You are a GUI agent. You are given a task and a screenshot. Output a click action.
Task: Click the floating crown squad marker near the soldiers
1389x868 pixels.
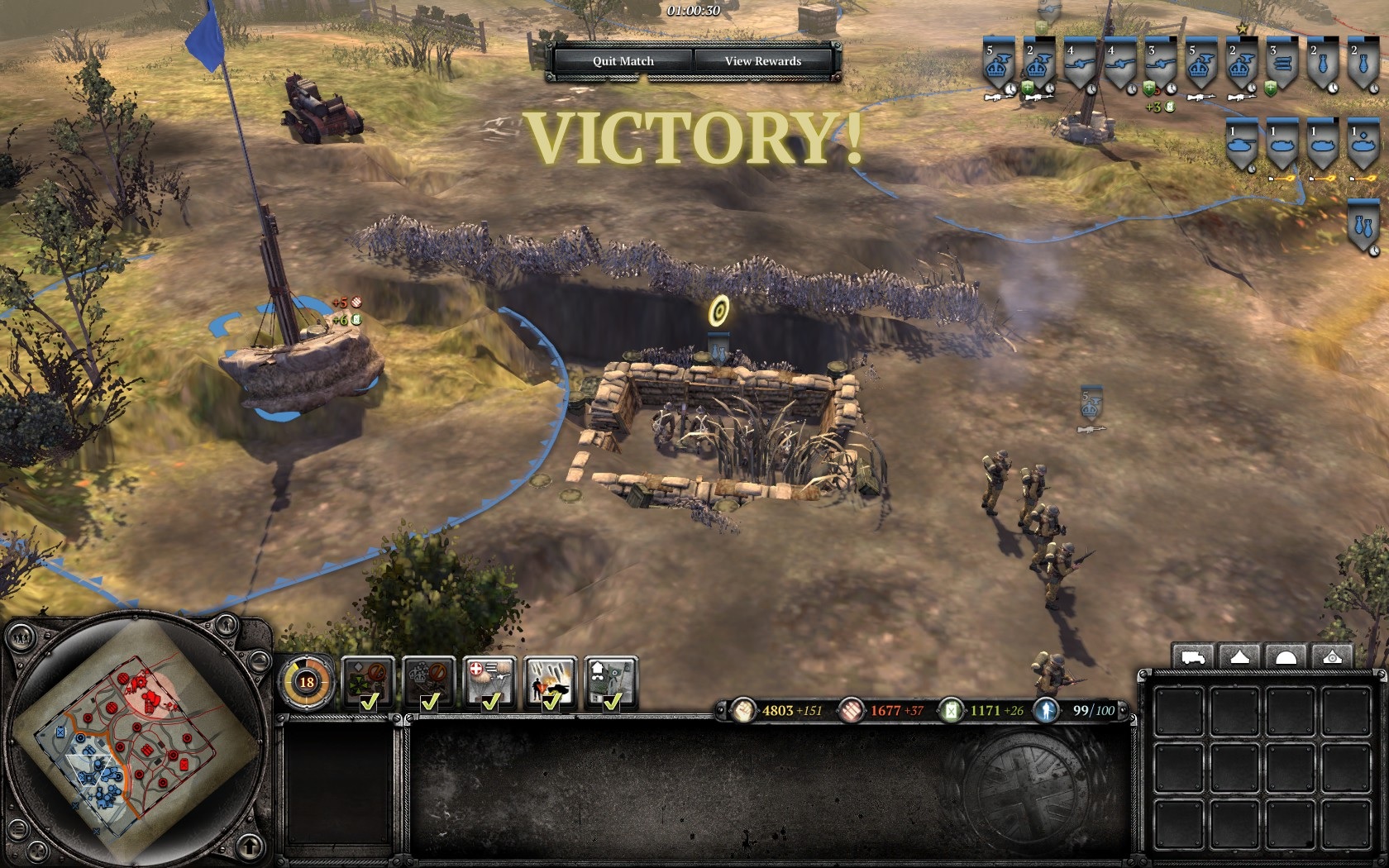[1091, 406]
